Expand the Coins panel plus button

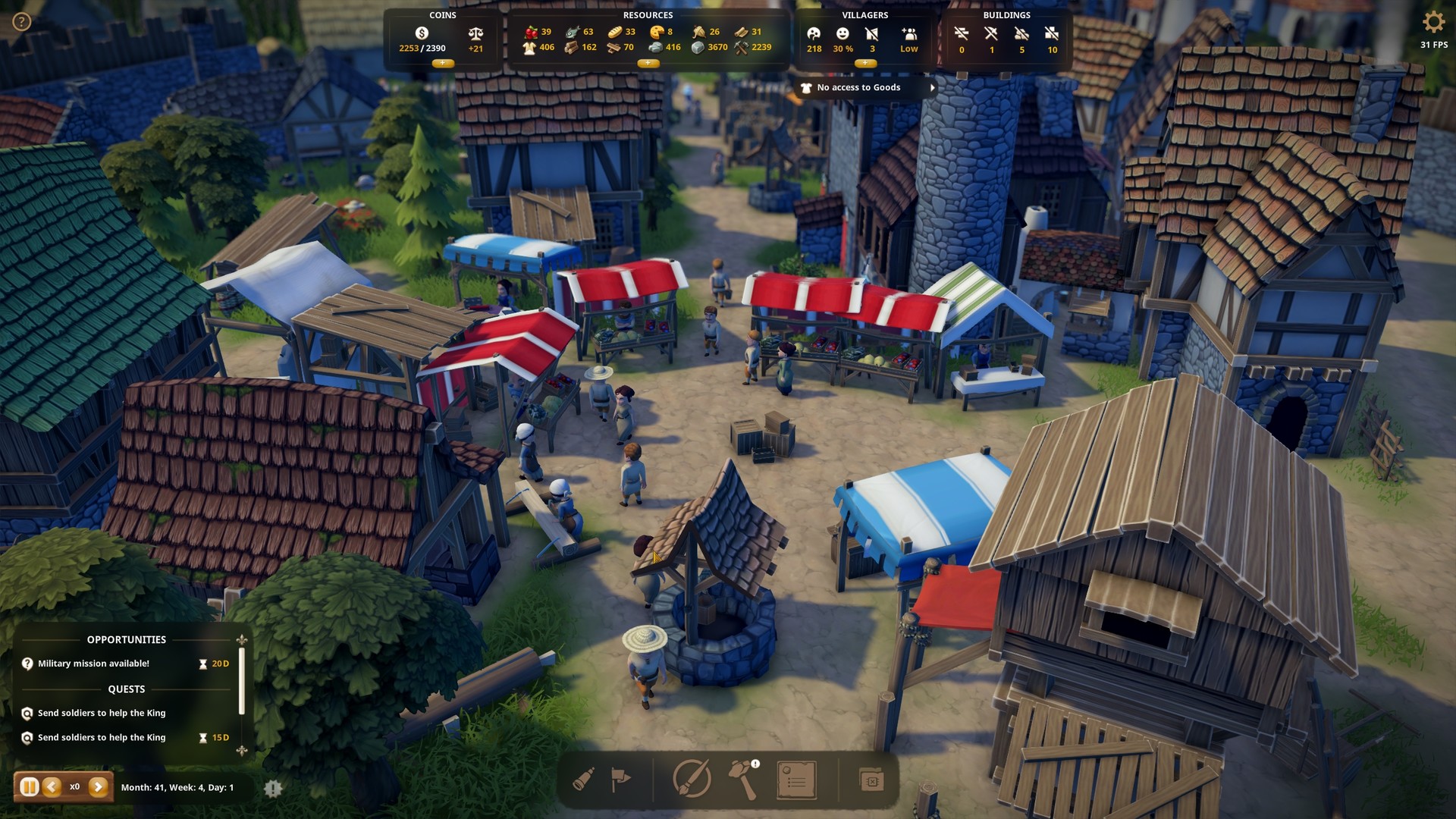click(443, 64)
